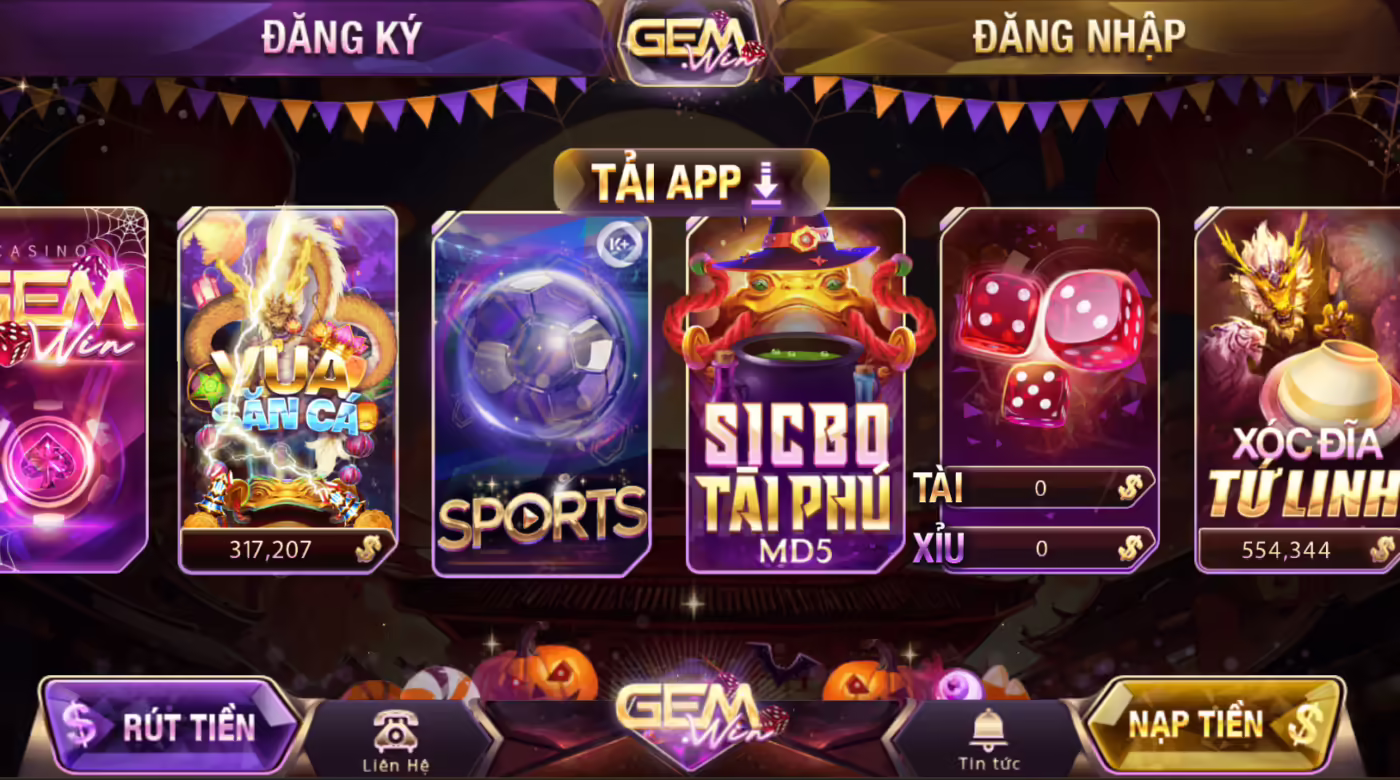Open the SPORTS betting game card
Viewport: 1400px width, 780px height.
tap(540, 390)
